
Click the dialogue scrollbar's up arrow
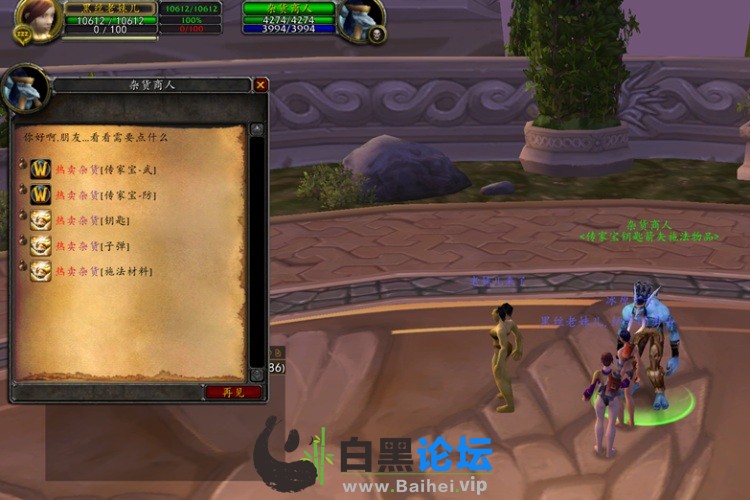click(257, 130)
